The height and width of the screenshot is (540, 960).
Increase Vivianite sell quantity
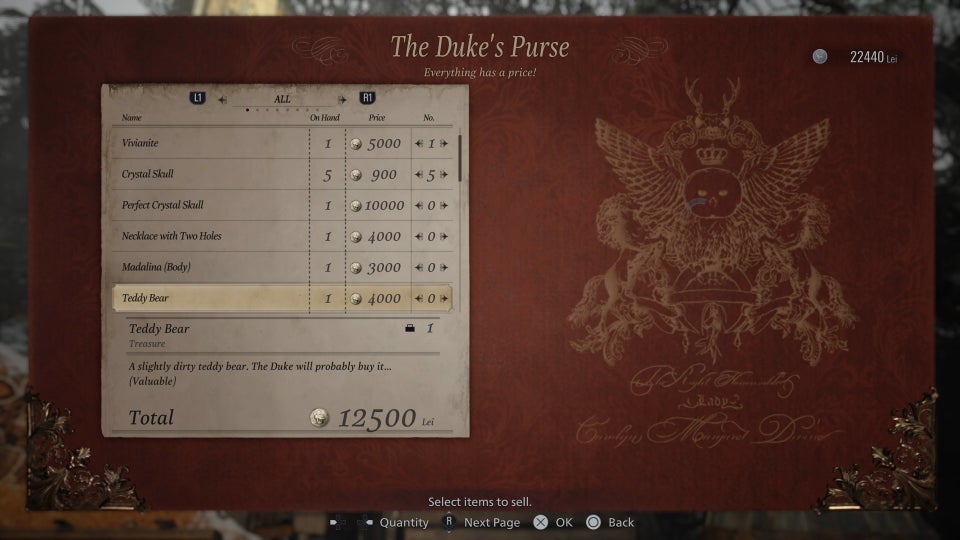[x=444, y=144]
